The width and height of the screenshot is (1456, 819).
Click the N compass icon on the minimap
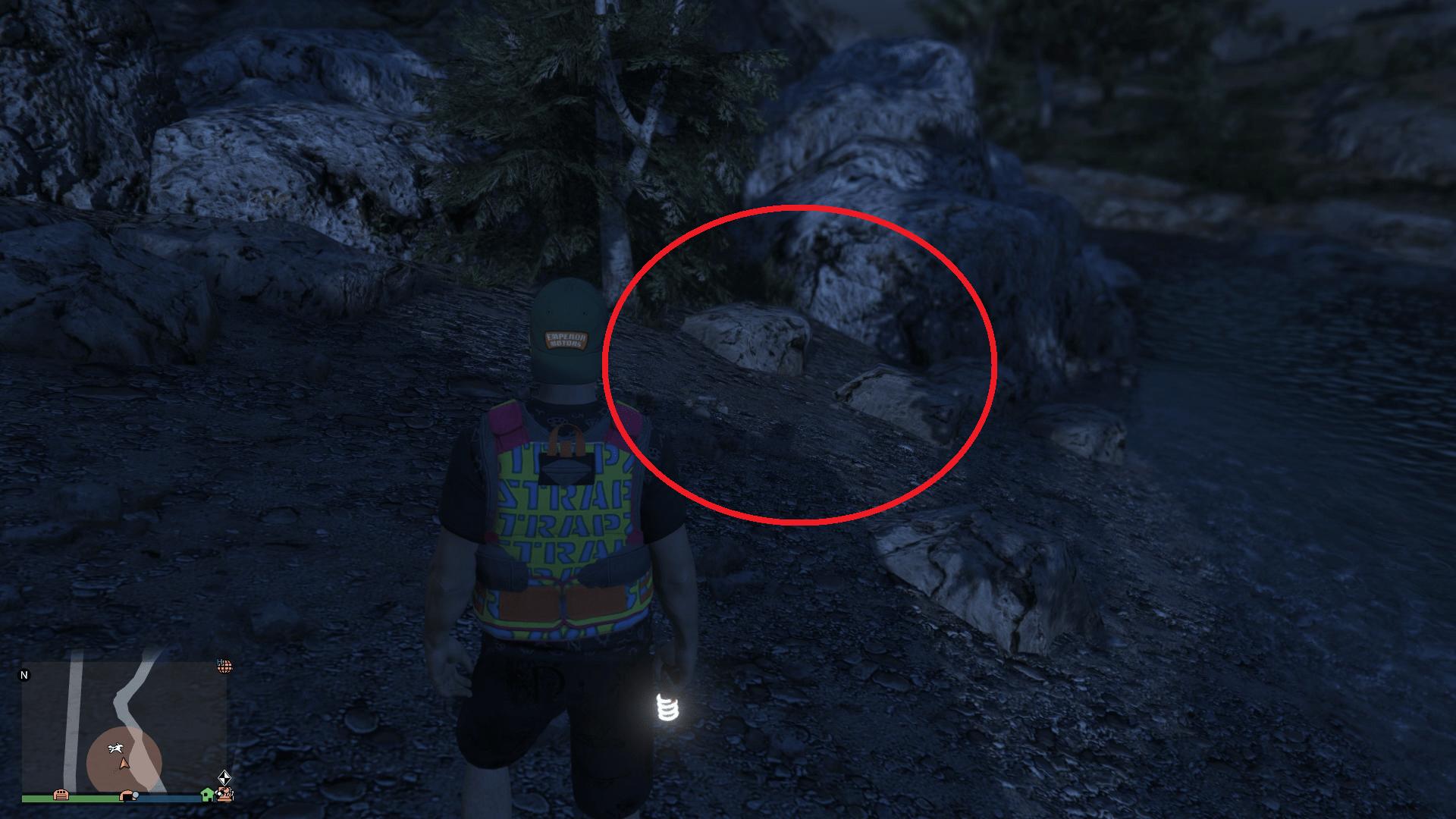[x=24, y=673]
